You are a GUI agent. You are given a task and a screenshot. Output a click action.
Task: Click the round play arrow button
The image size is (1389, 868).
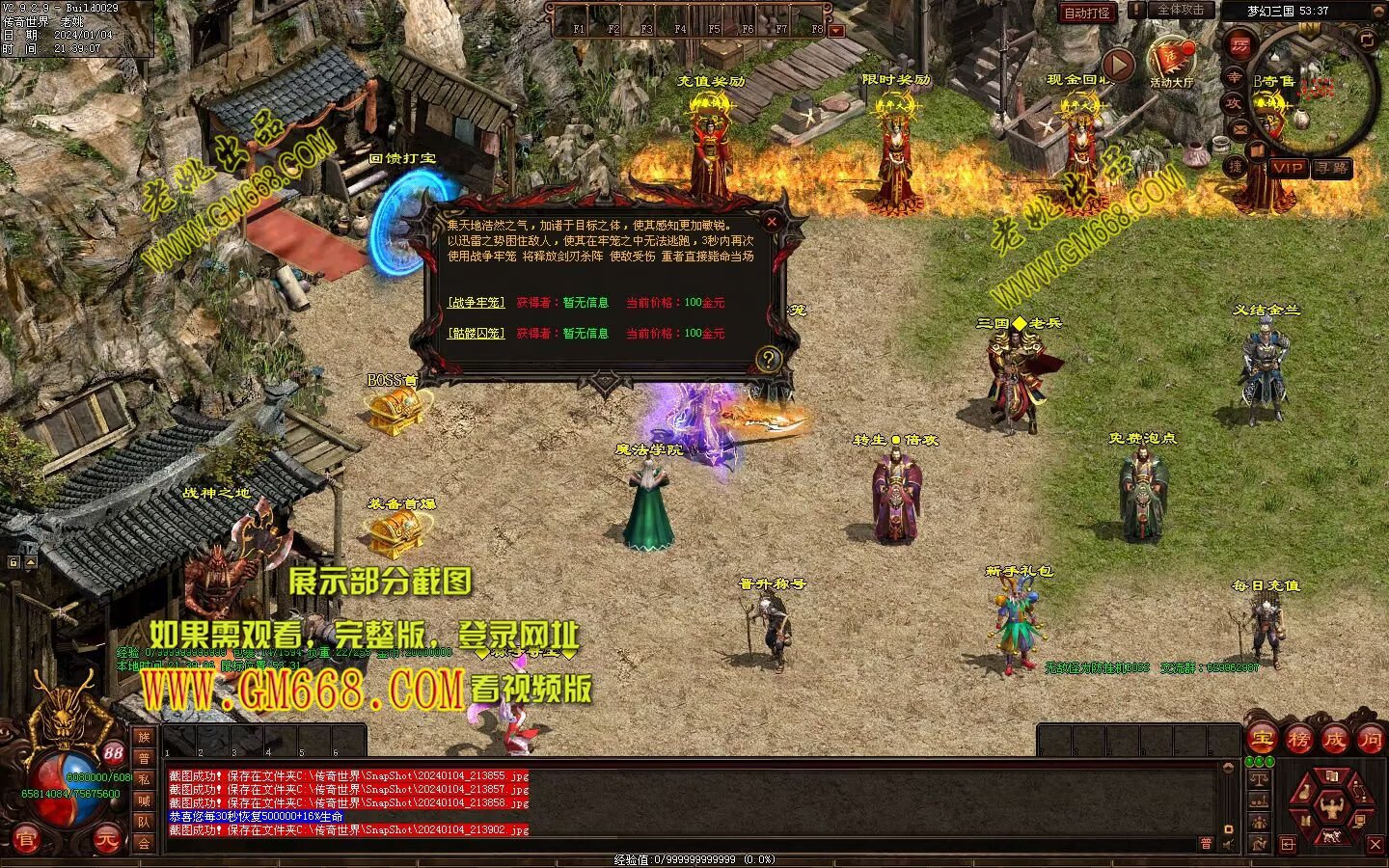click(1118, 66)
